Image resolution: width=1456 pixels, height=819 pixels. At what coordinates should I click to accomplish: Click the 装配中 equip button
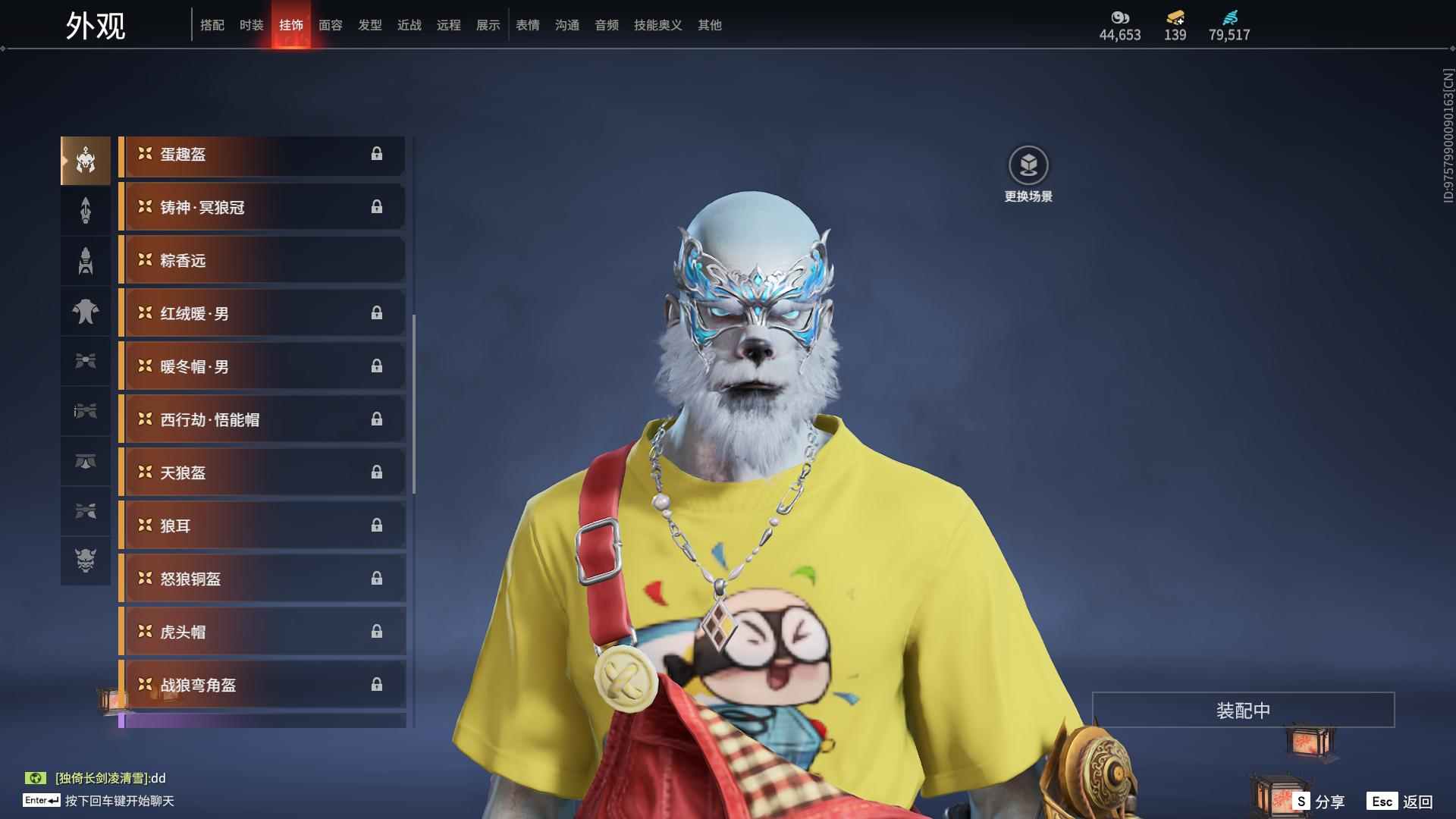pos(1243,711)
